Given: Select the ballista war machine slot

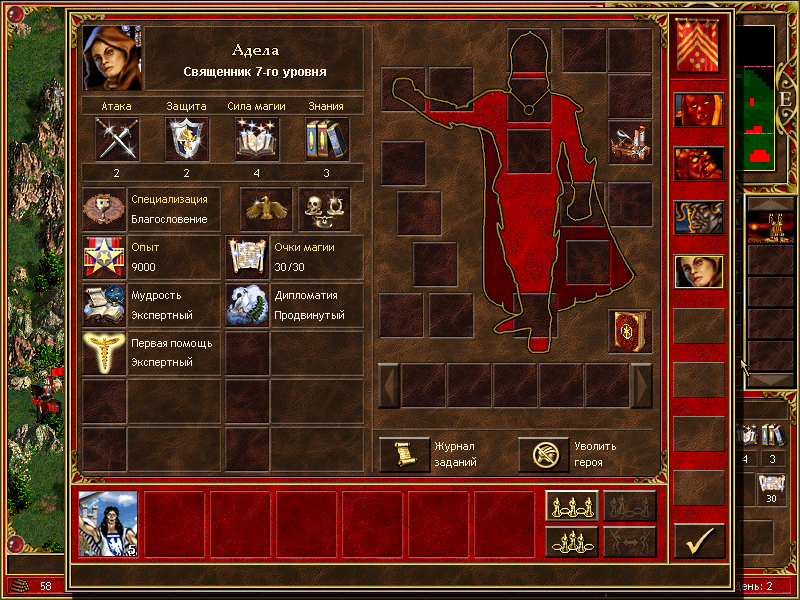Looking at the screenshot, I should click(x=630, y=142).
